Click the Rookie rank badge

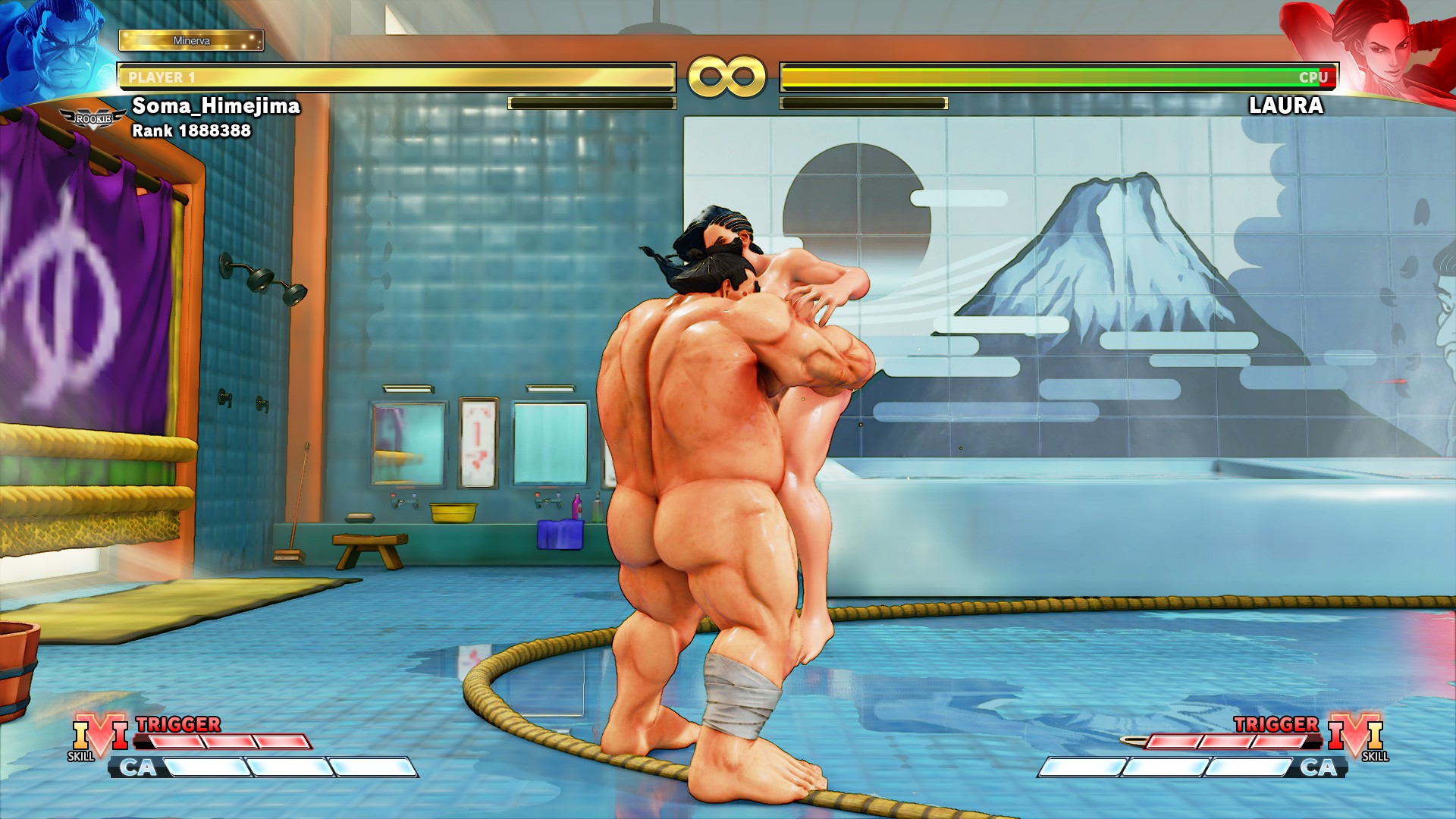point(93,119)
